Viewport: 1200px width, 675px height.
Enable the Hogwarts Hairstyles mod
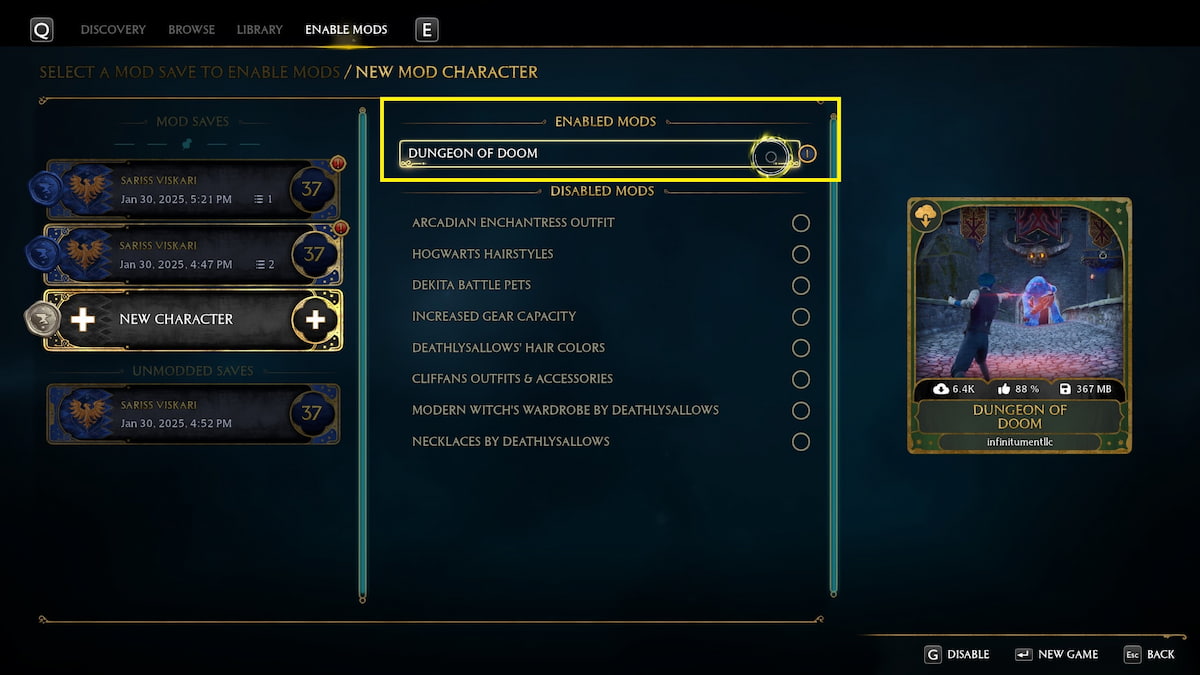[x=800, y=255]
